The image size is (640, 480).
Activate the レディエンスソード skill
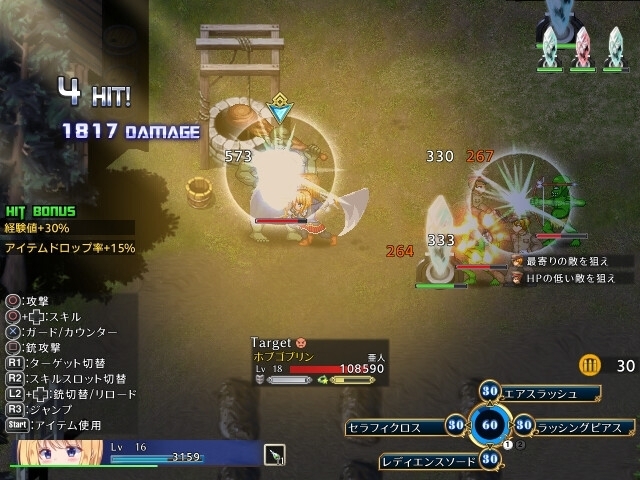pyautogui.click(x=432, y=460)
